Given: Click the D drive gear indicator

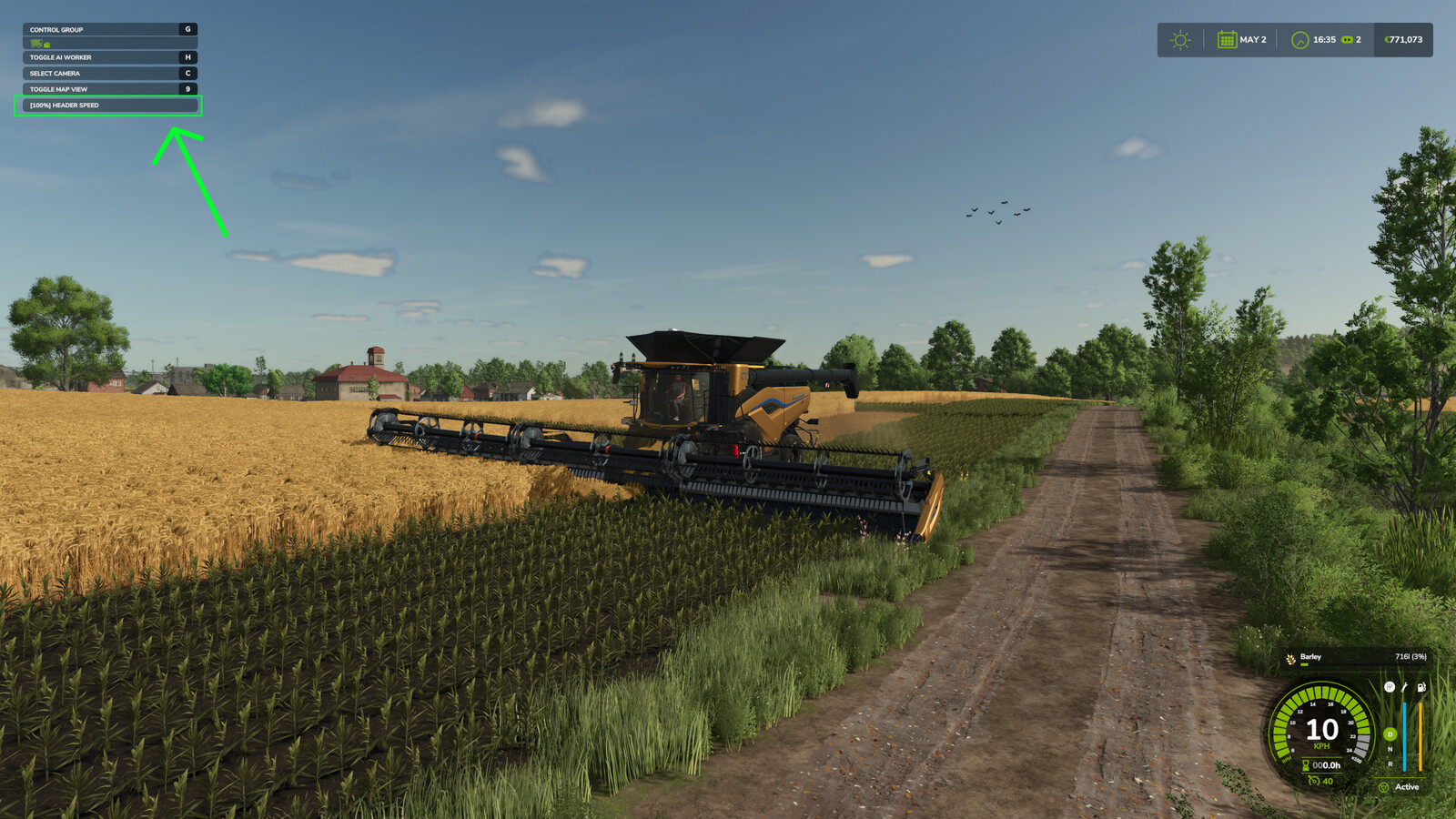Looking at the screenshot, I should [x=1390, y=734].
